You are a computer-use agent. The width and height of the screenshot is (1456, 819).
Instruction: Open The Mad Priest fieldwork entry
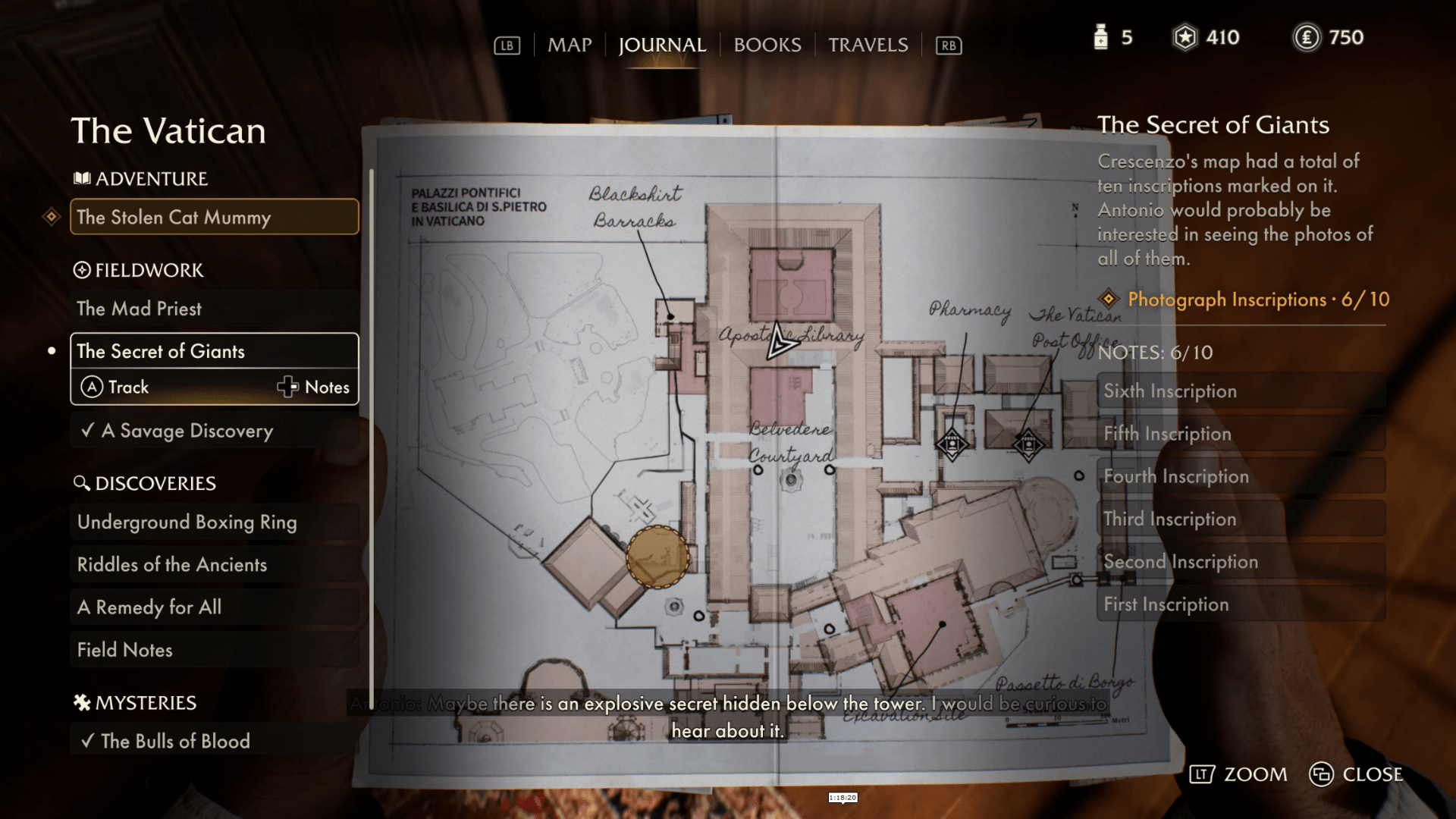point(215,309)
